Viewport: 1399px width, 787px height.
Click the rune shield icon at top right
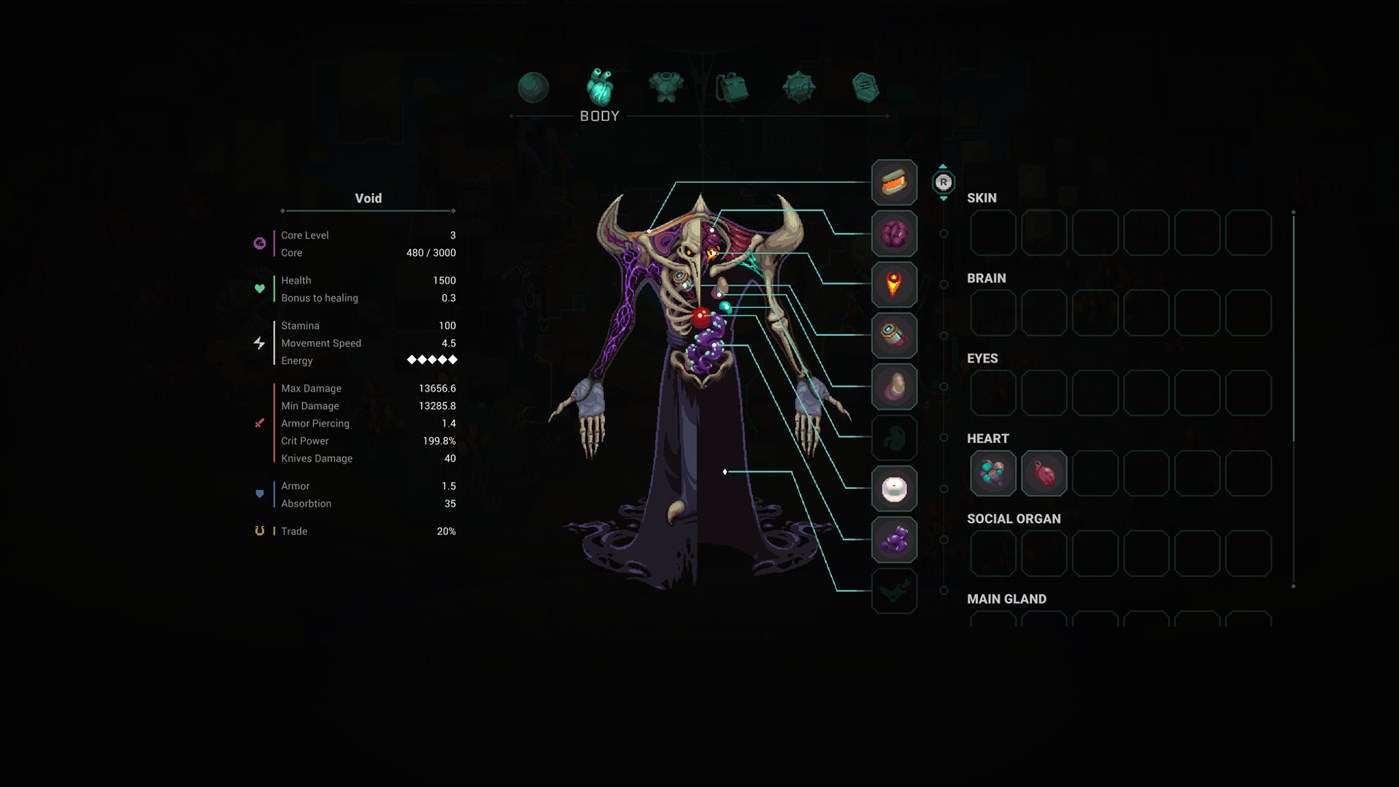pyautogui.click(x=865, y=87)
